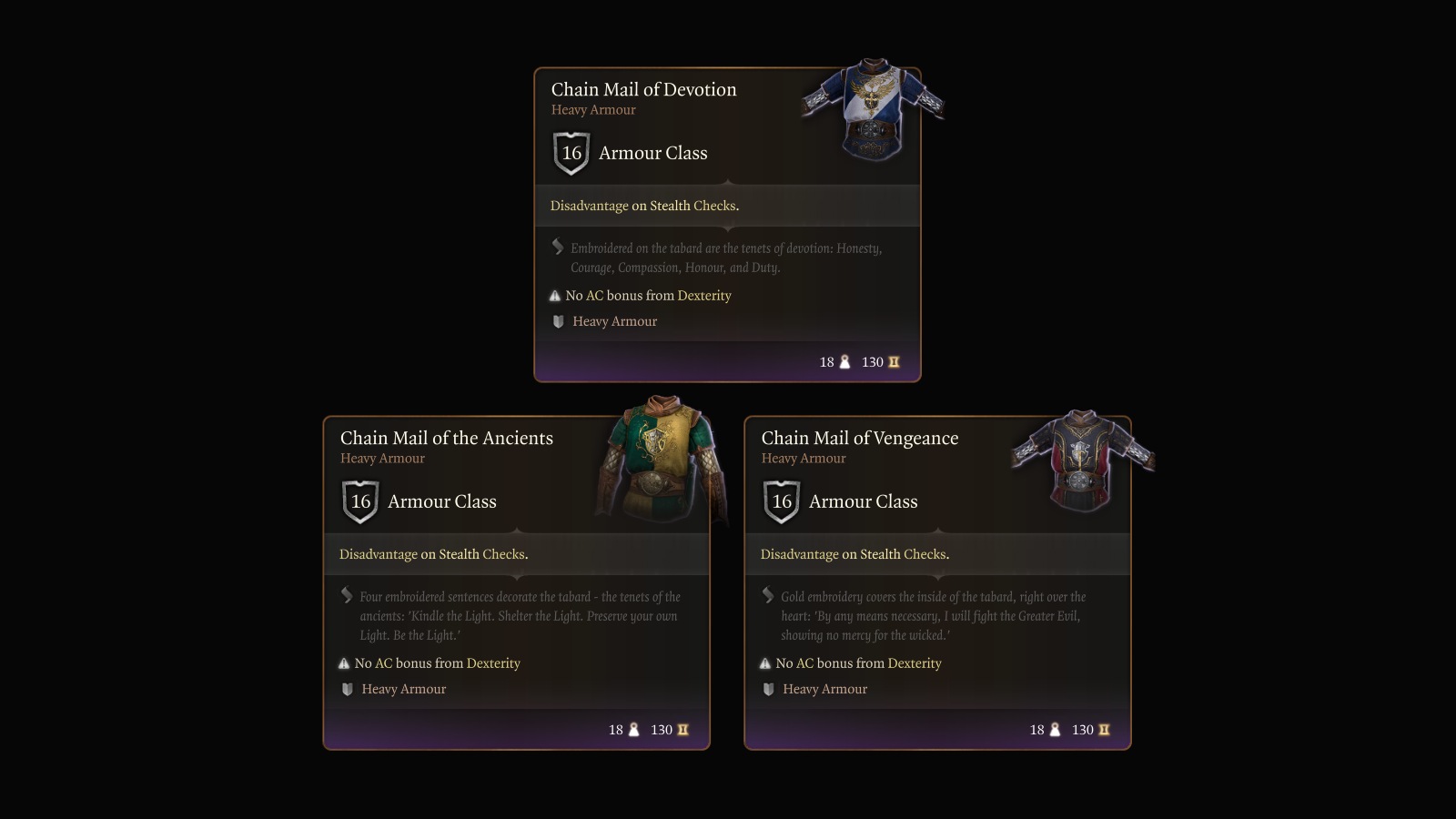Click the Dexterity link on Chain Mail of the Ancients

pyautogui.click(x=493, y=663)
